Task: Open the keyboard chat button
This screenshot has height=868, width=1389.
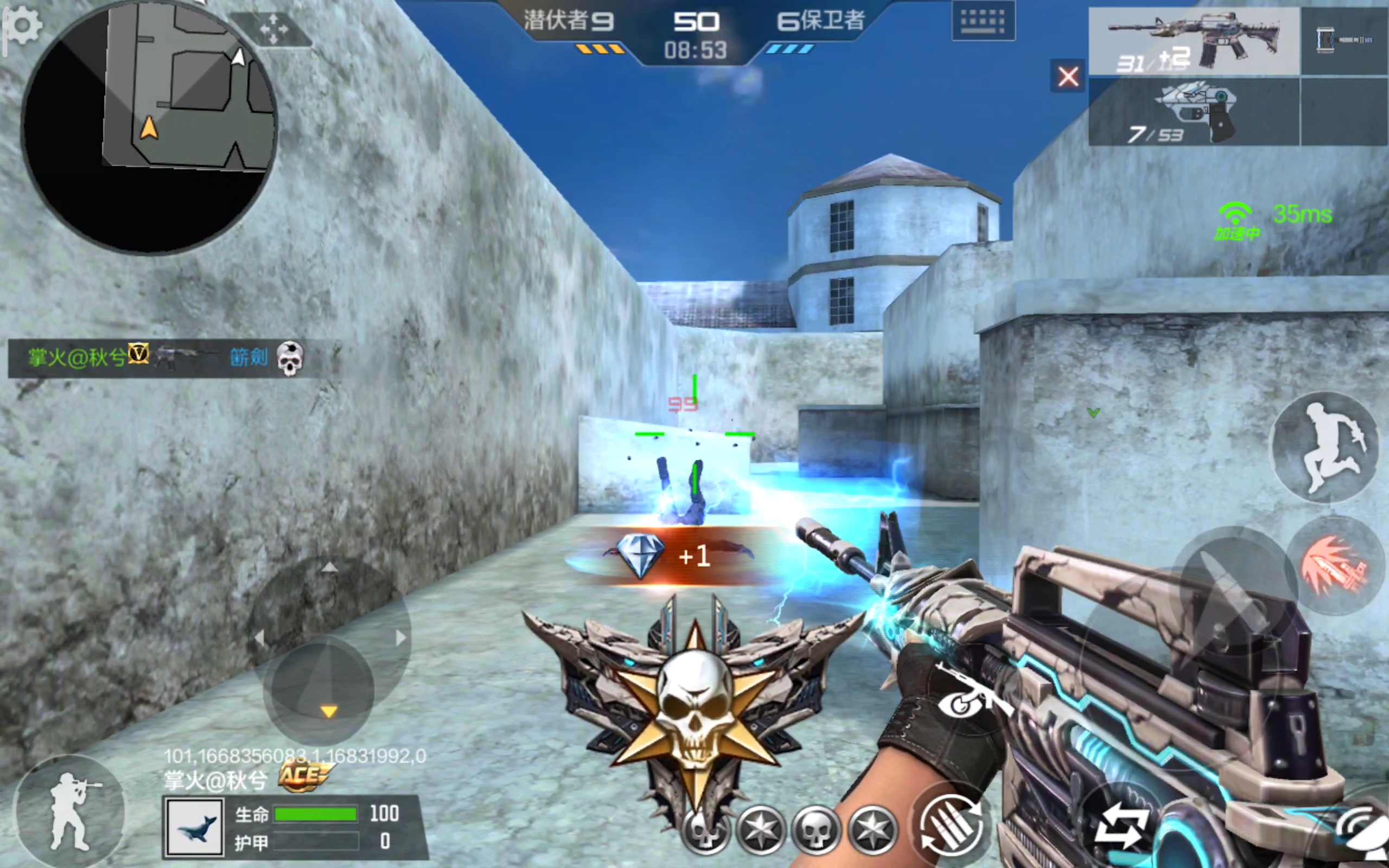Action: [983, 21]
